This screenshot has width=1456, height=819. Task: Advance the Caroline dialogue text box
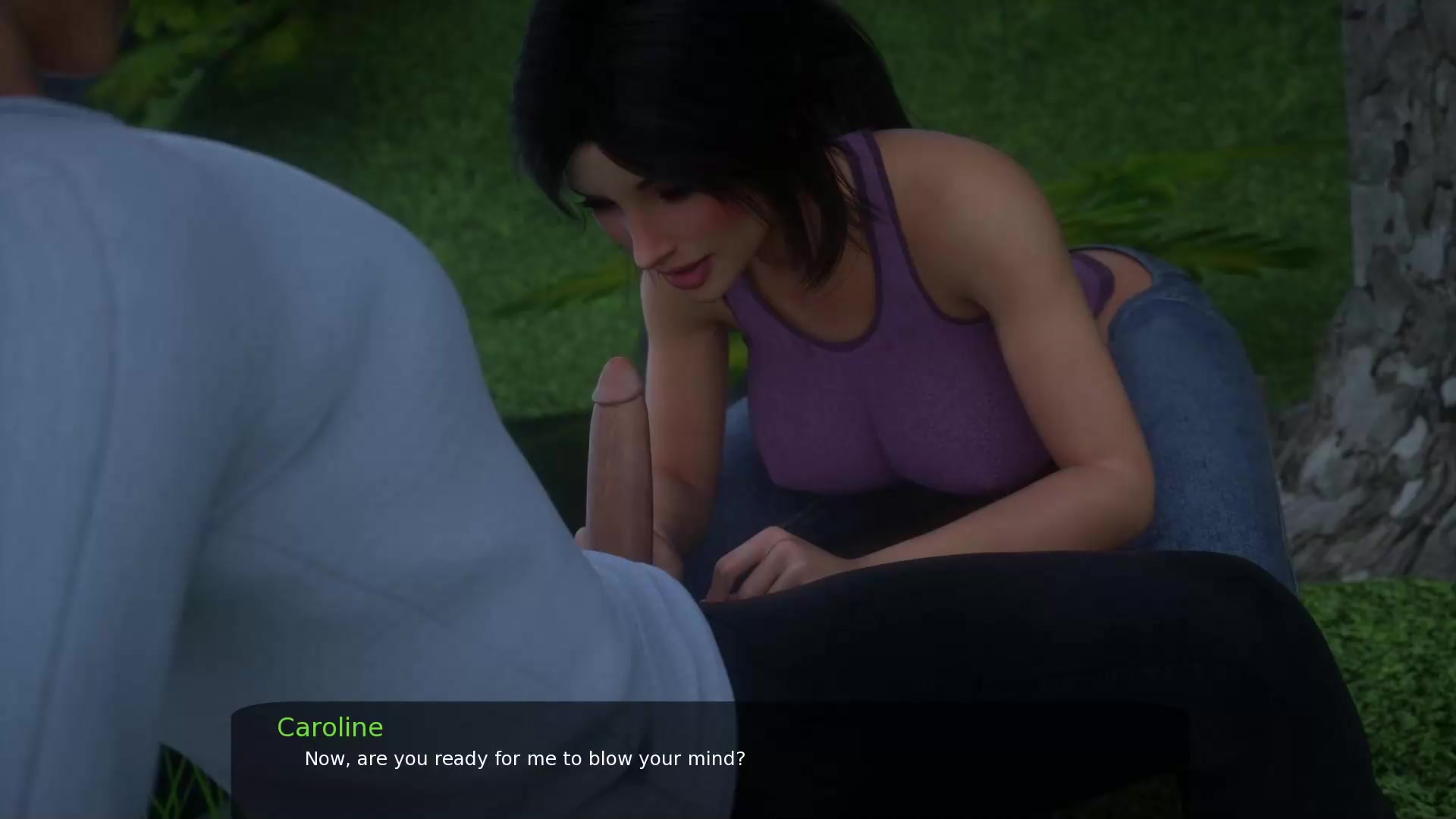pos(710,758)
